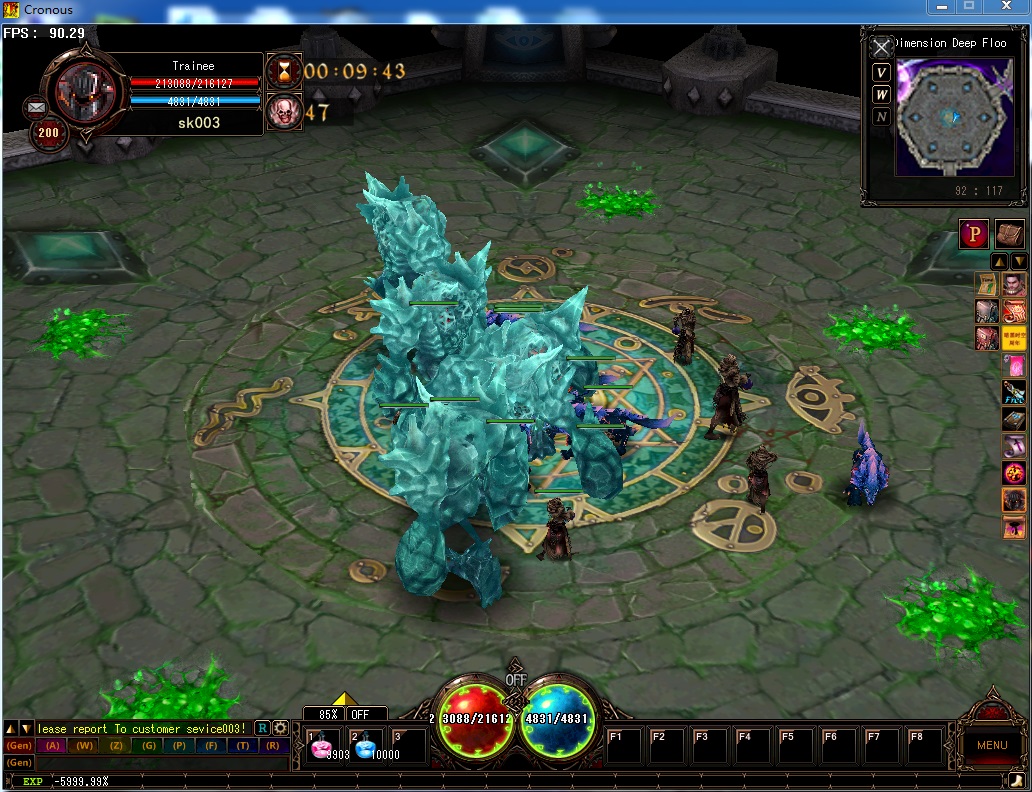Image resolution: width=1032 pixels, height=792 pixels.
Task: Open the main MENU button
Action: pyautogui.click(x=991, y=745)
